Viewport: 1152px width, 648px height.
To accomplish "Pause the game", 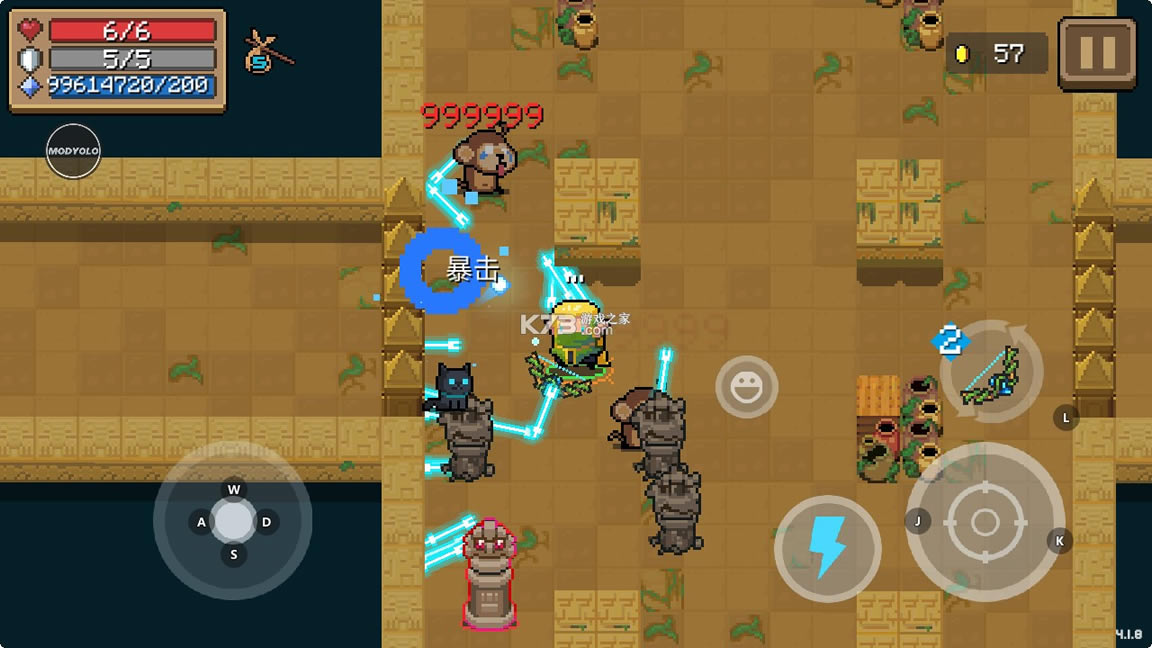I will click(x=1097, y=53).
